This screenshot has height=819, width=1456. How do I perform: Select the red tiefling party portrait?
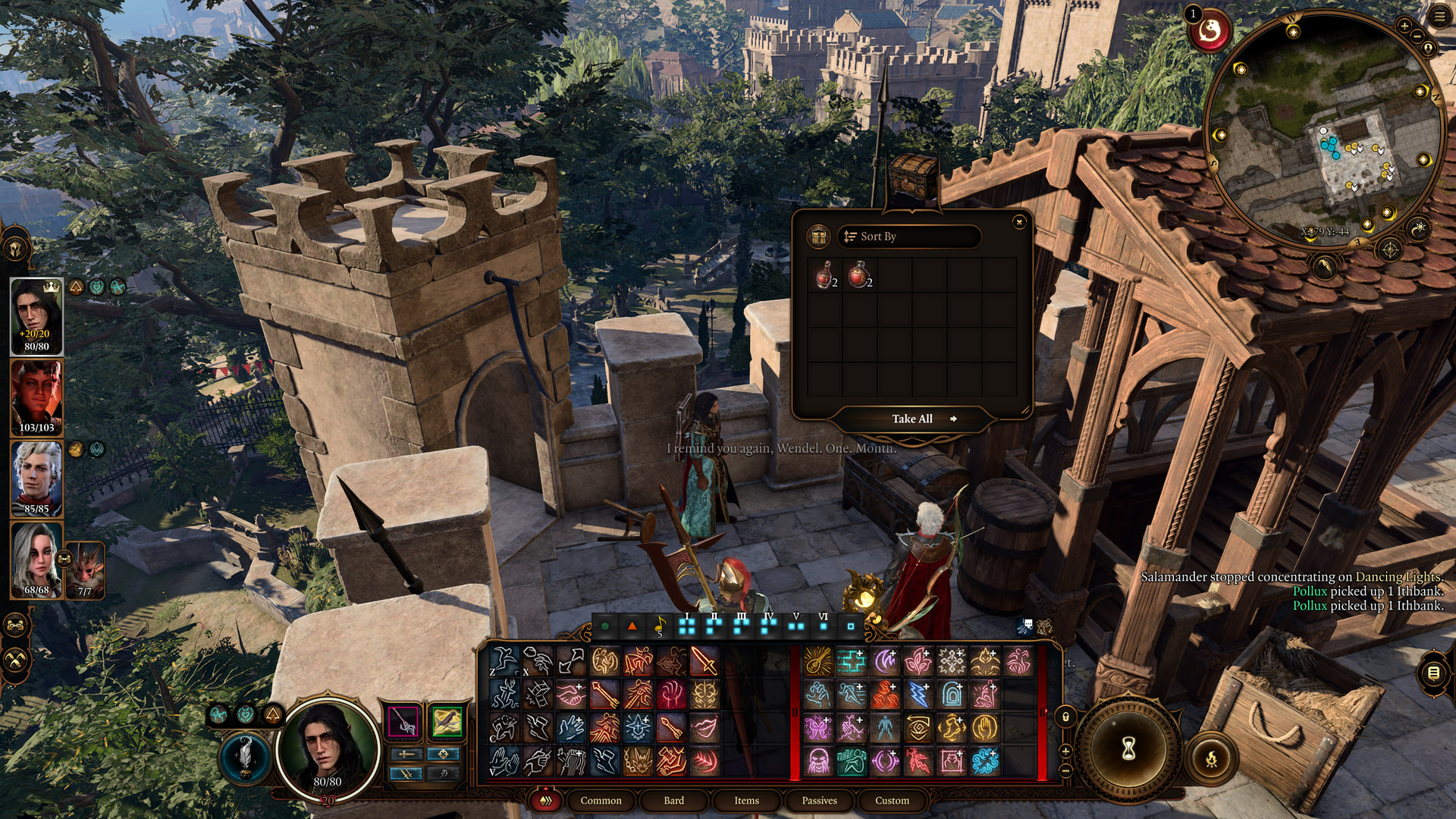click(36, 397)
